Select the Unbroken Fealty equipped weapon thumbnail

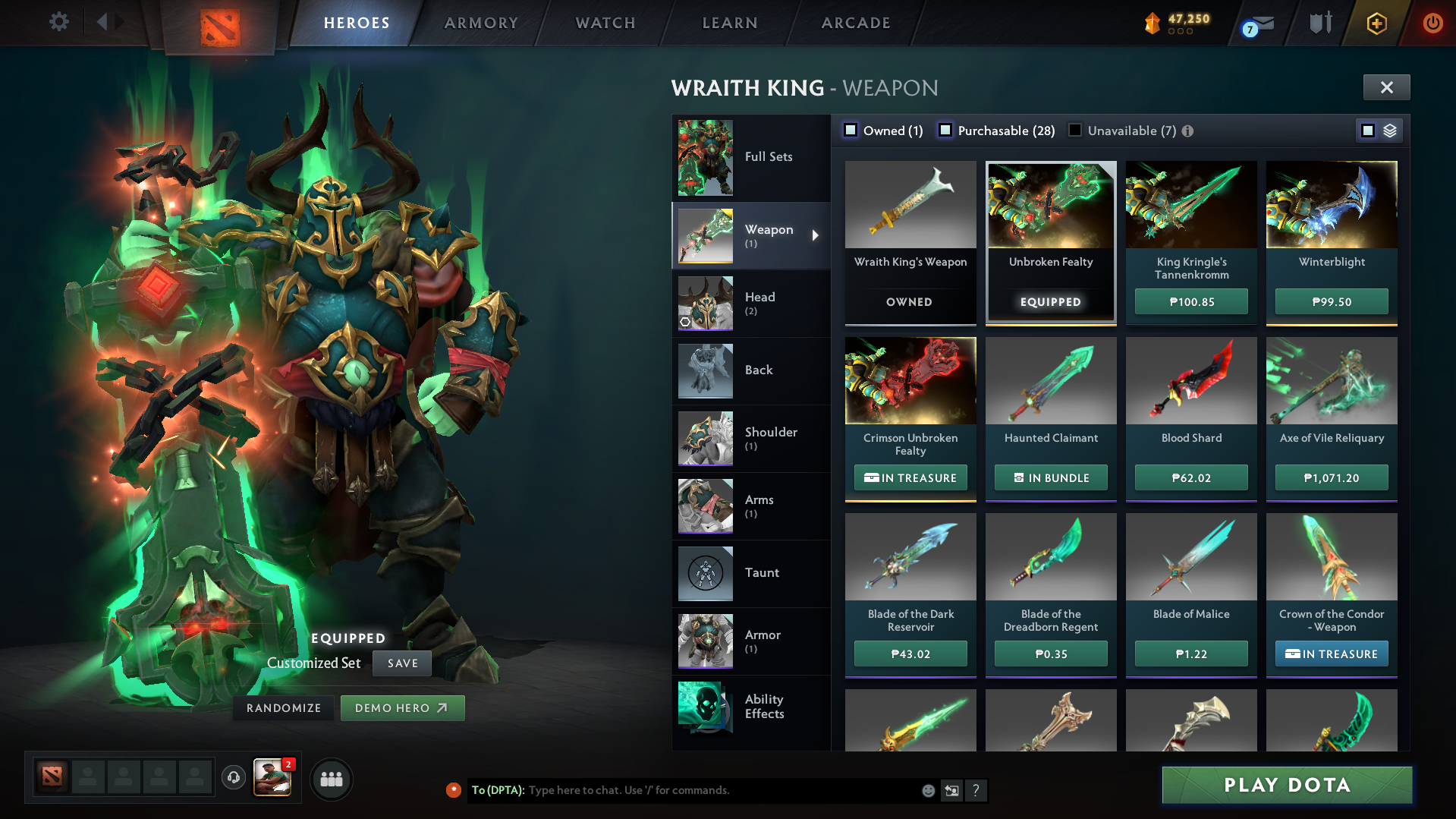[1050, 205]
